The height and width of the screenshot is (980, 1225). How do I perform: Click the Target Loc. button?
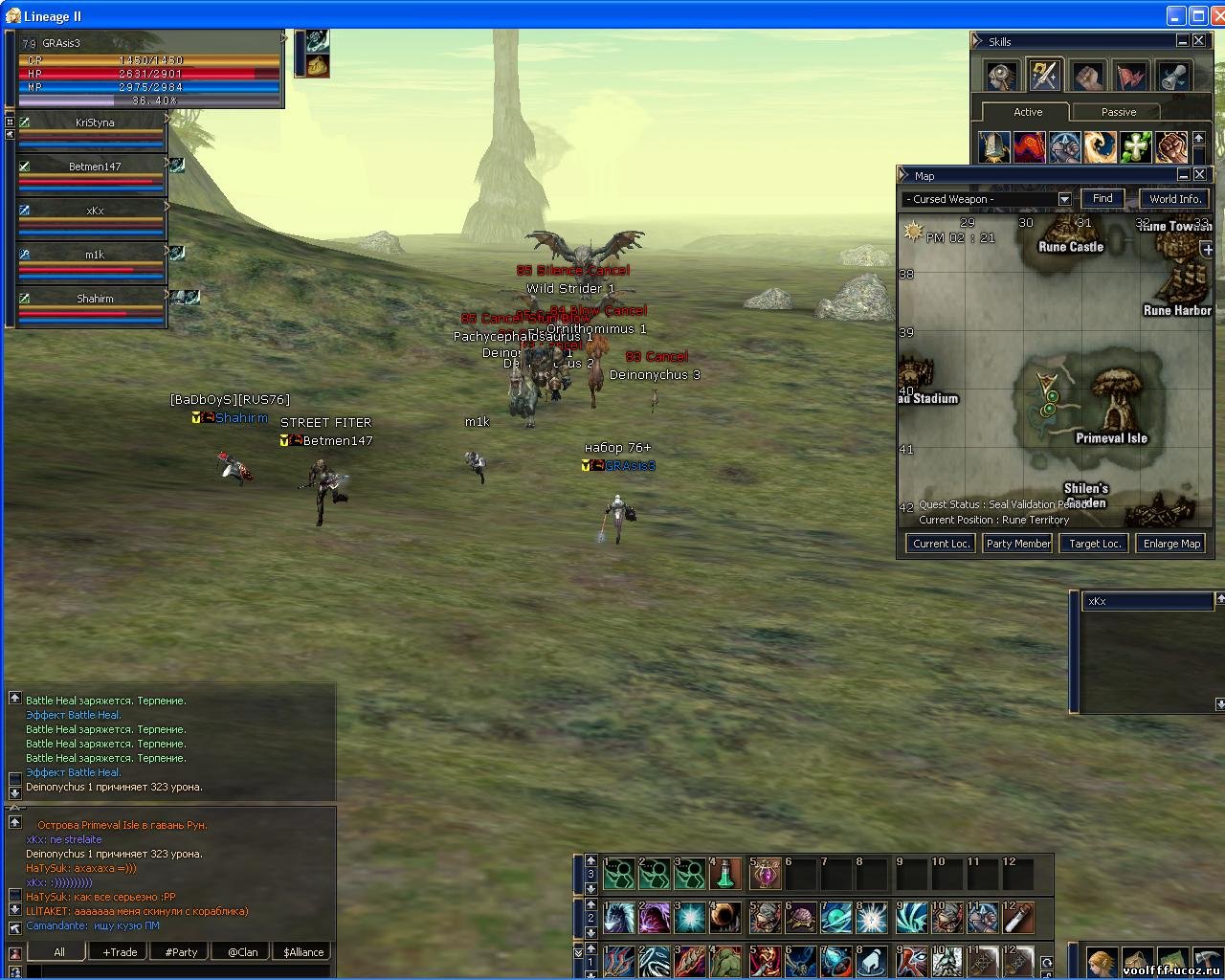(1095, 544)
